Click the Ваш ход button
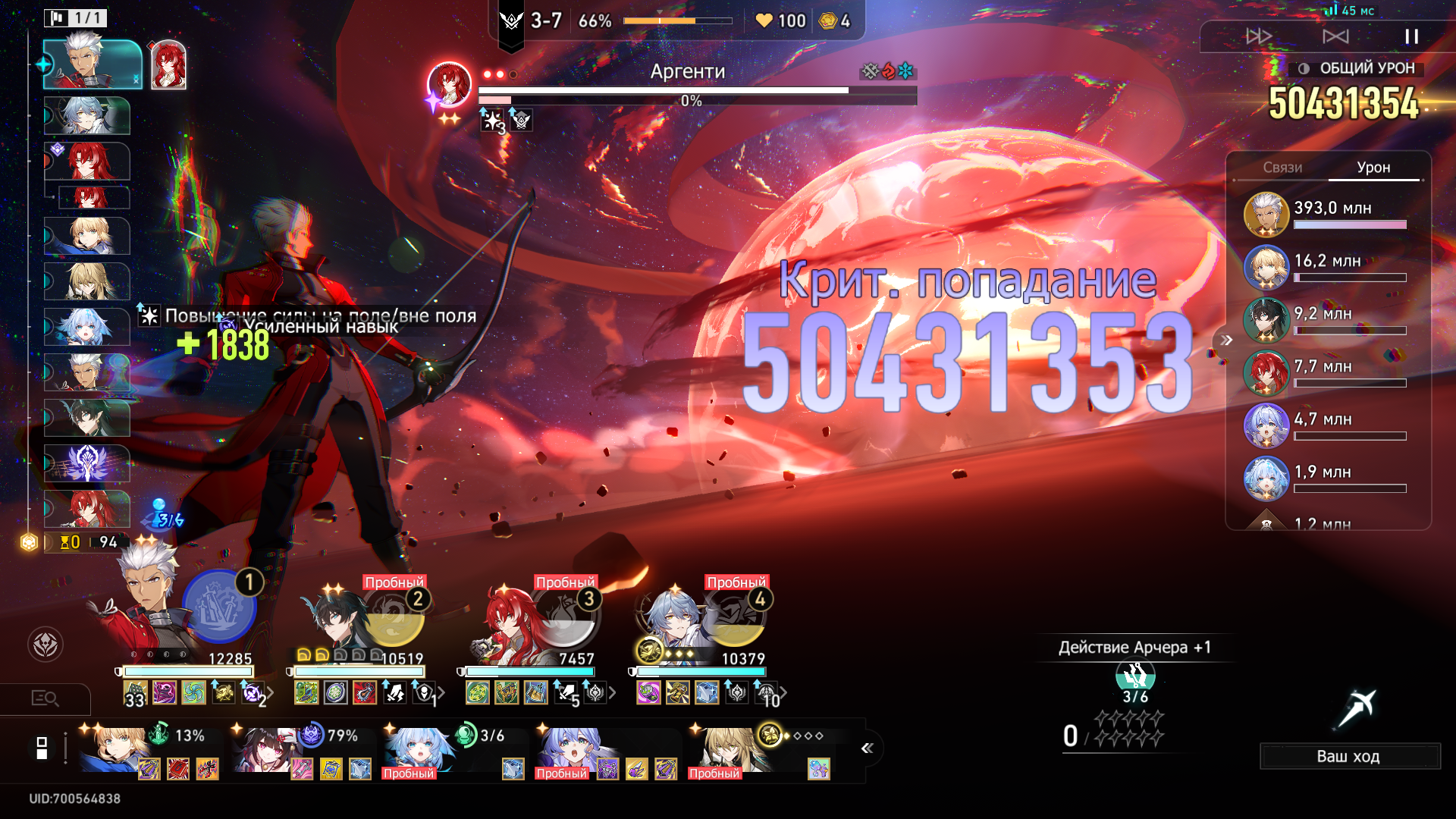 click(x=1349, y=756)
